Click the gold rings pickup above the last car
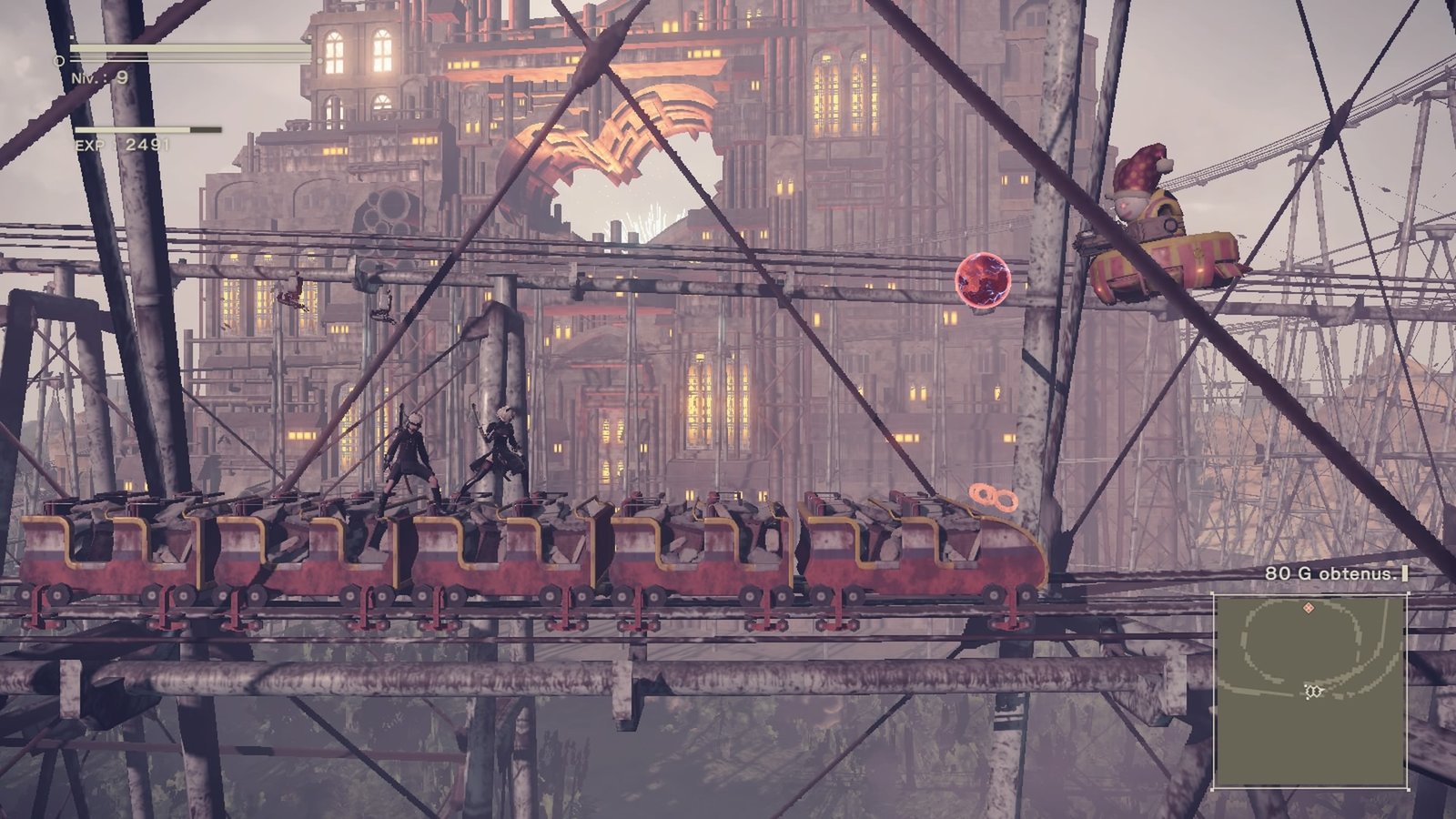The height and width of the screenshot is (819, 1456). pyautogui.click(x=992, y=496)
